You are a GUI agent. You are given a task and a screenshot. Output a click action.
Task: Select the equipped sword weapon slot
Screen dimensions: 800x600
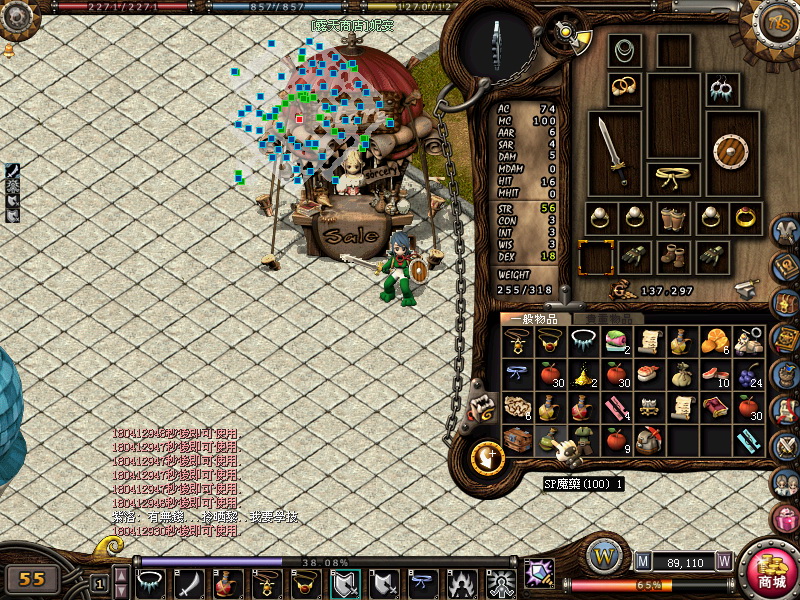(x=614, y=152)
